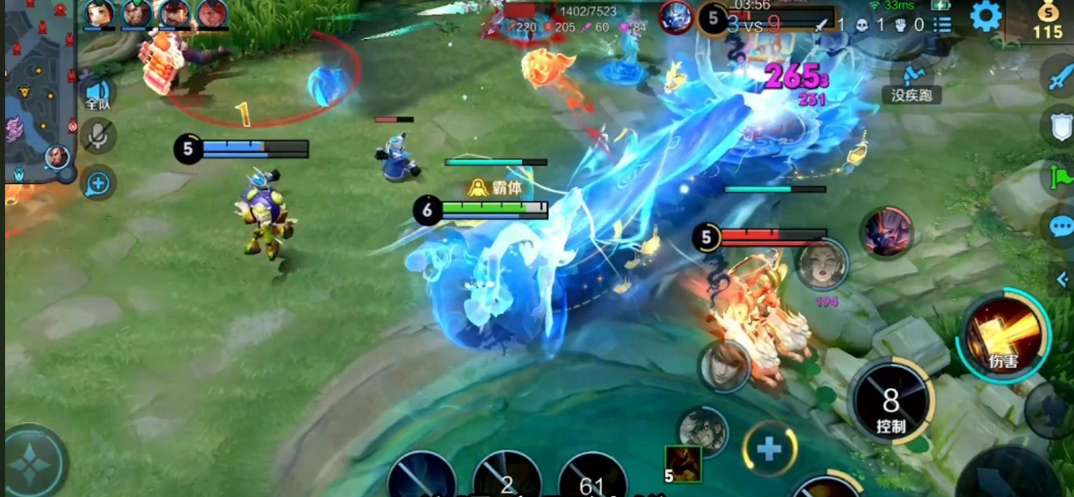Use the red active item icon
This screenshot has width=1074, height=497.
pos(683,464)
